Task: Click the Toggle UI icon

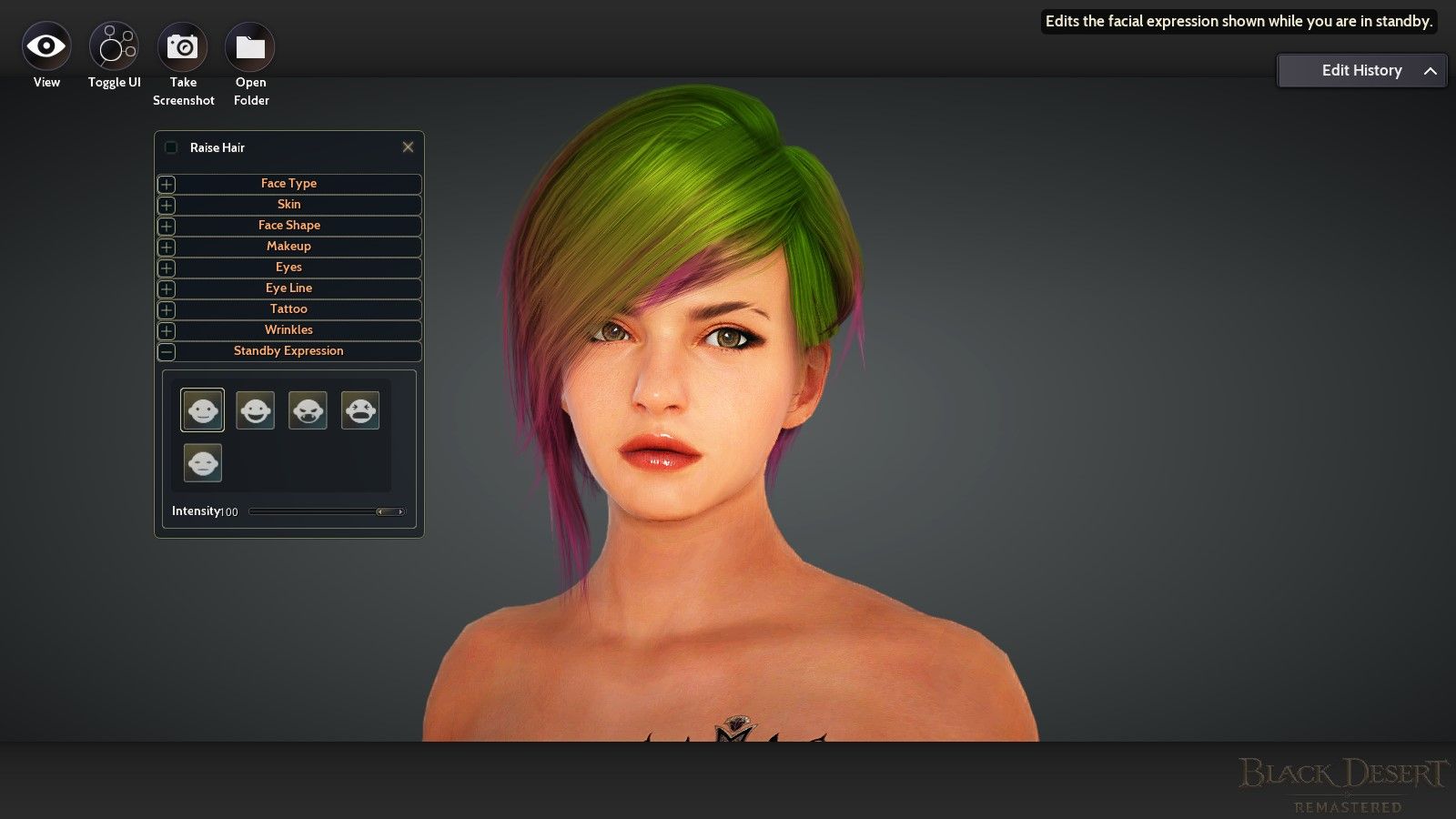Action: [113, 45]
